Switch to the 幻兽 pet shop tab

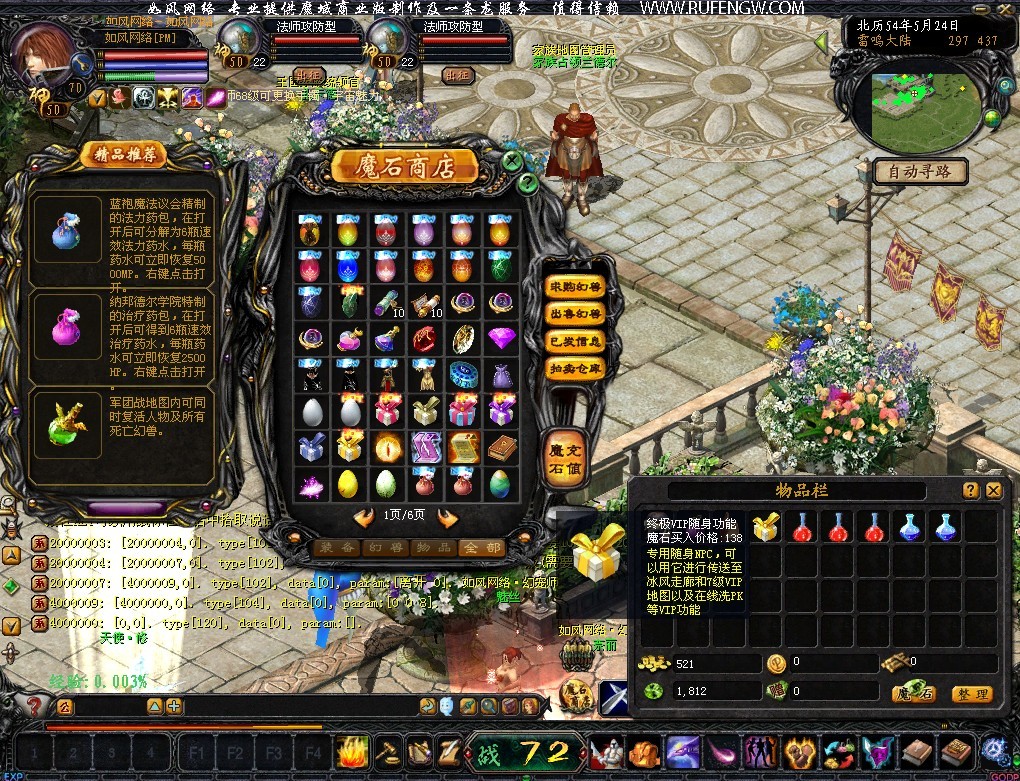pos(383,548)
